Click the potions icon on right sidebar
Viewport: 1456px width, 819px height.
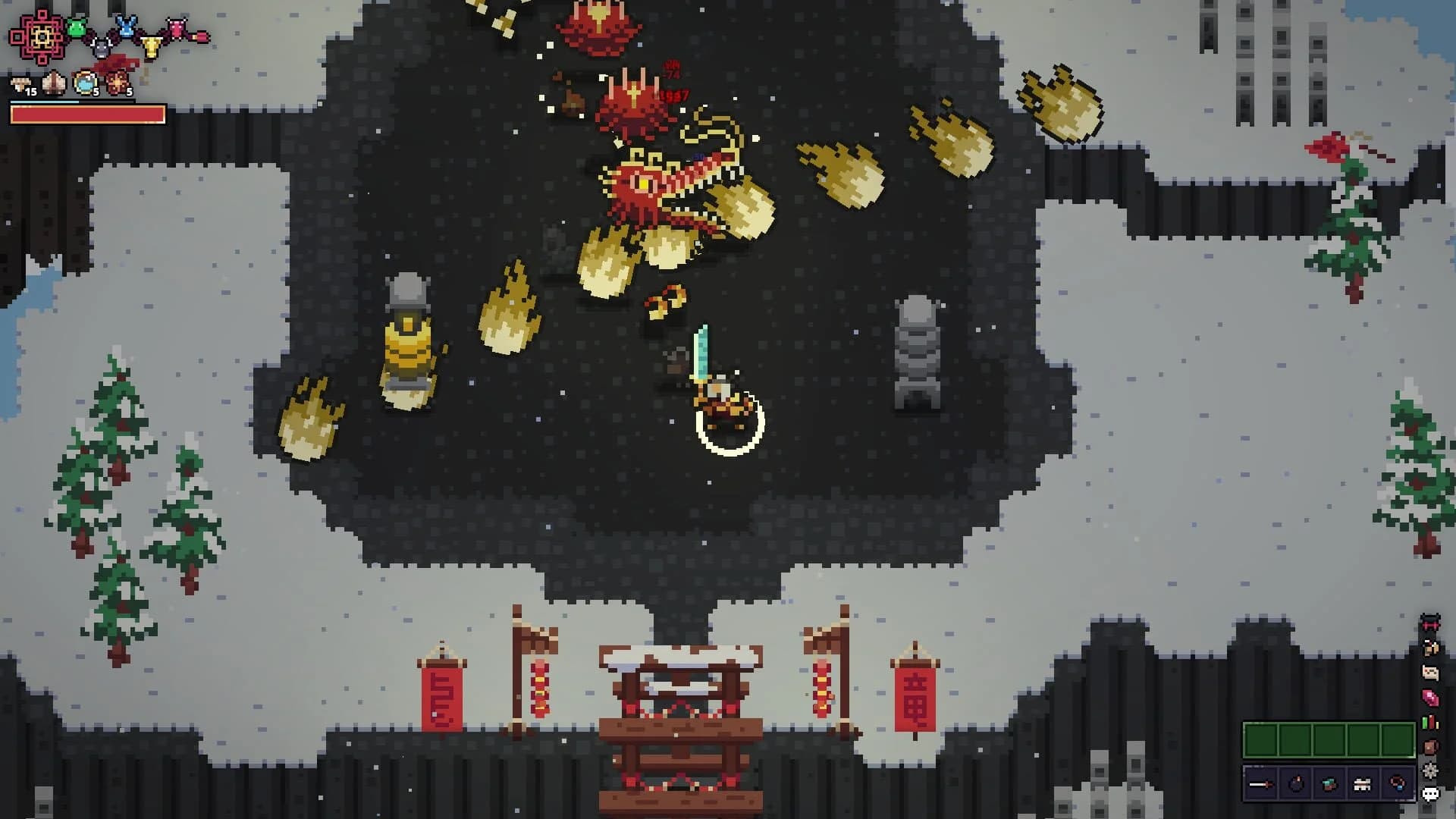coord(1429,722)
